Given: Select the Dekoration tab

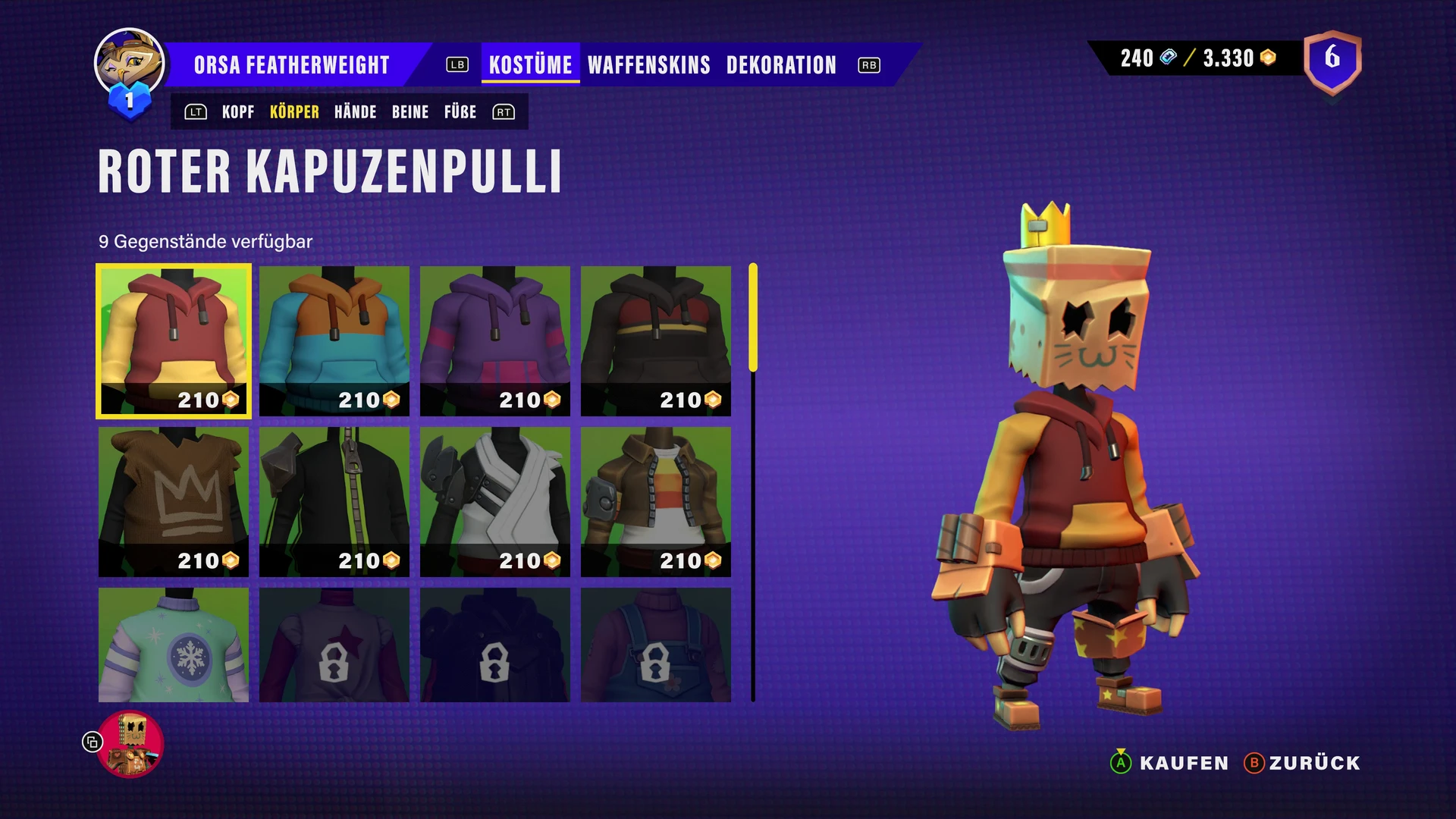Looking at the screenshot, I should coord(781,65).
